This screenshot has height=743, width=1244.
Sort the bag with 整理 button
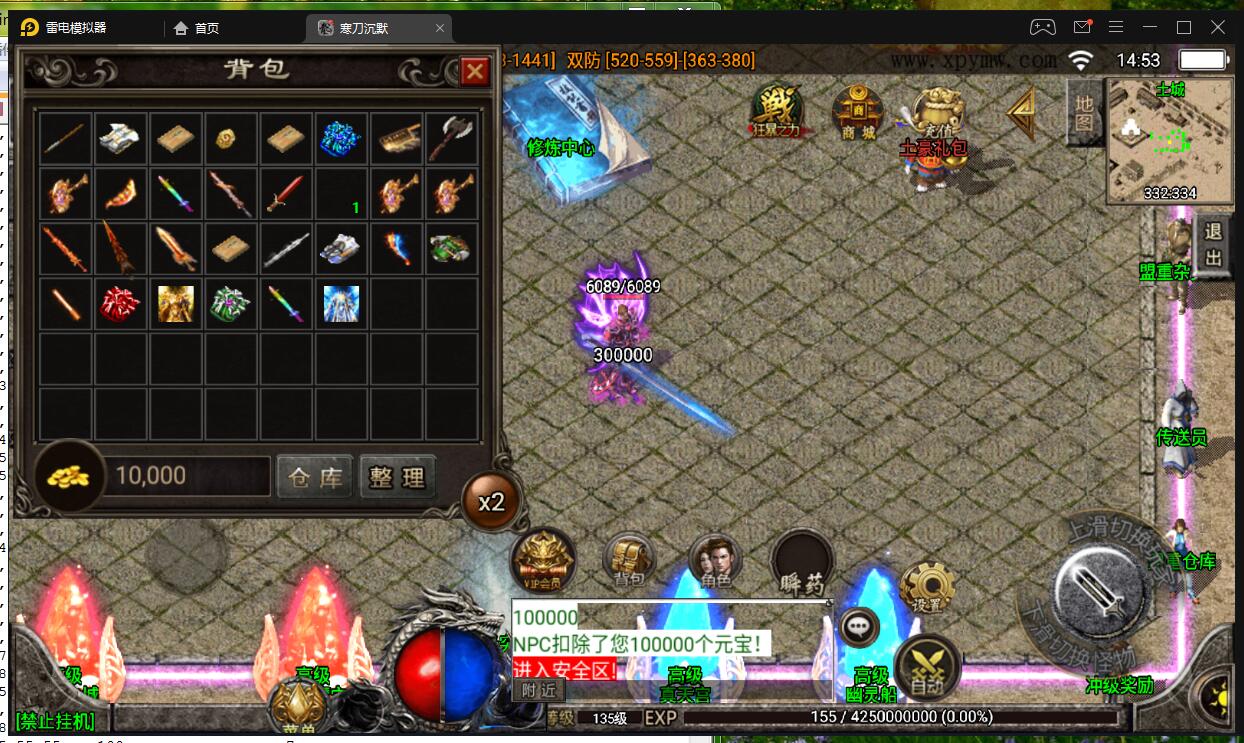coord(398,477)
